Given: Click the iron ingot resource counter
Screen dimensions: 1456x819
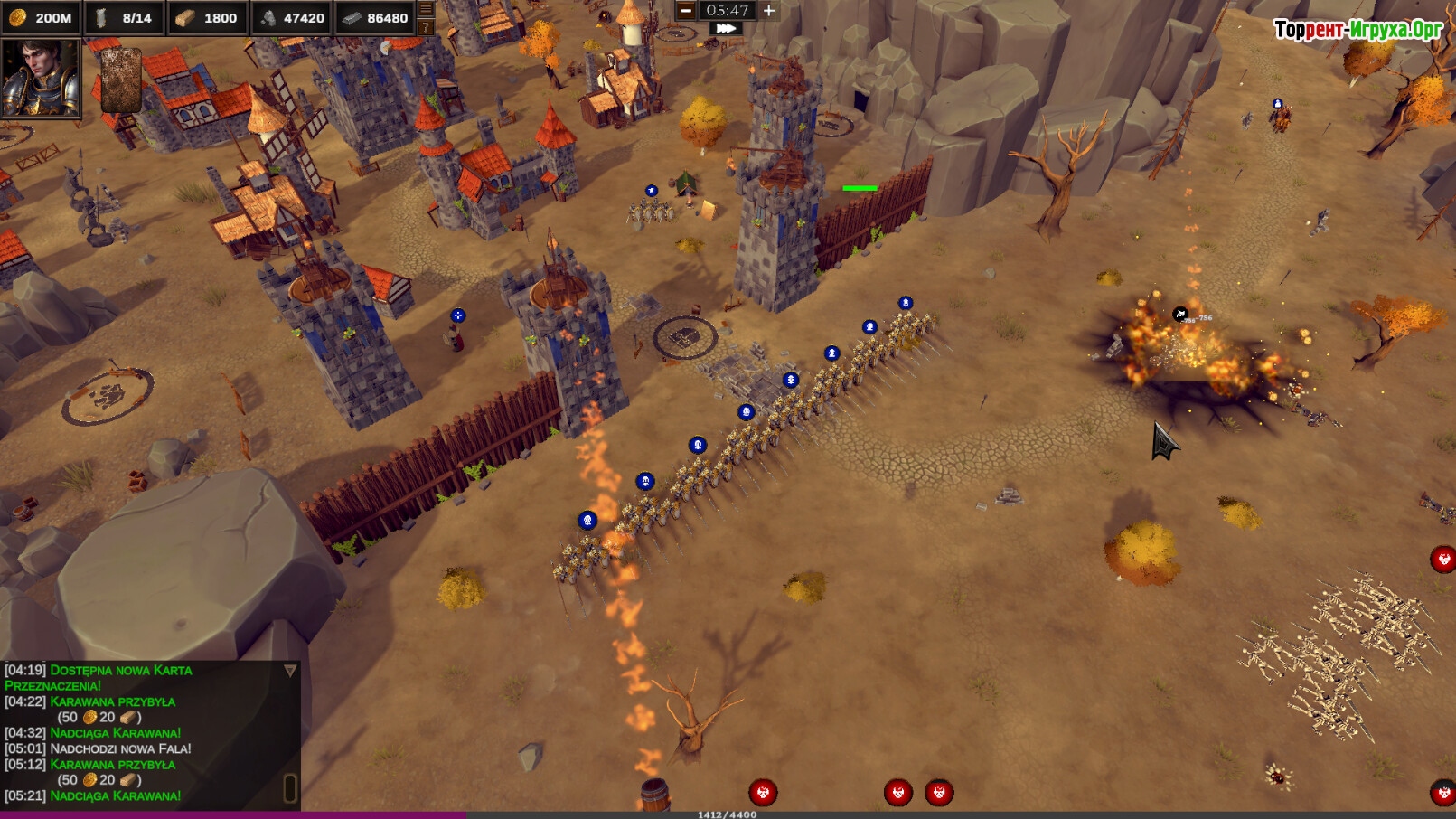Looking at the screenshot, I should [376, 18].
